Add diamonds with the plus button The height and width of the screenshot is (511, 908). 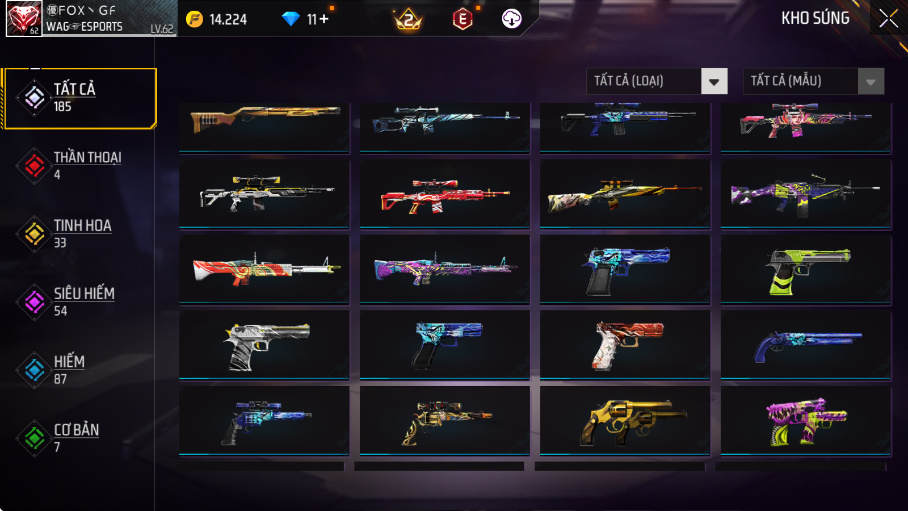coord(324,18)
